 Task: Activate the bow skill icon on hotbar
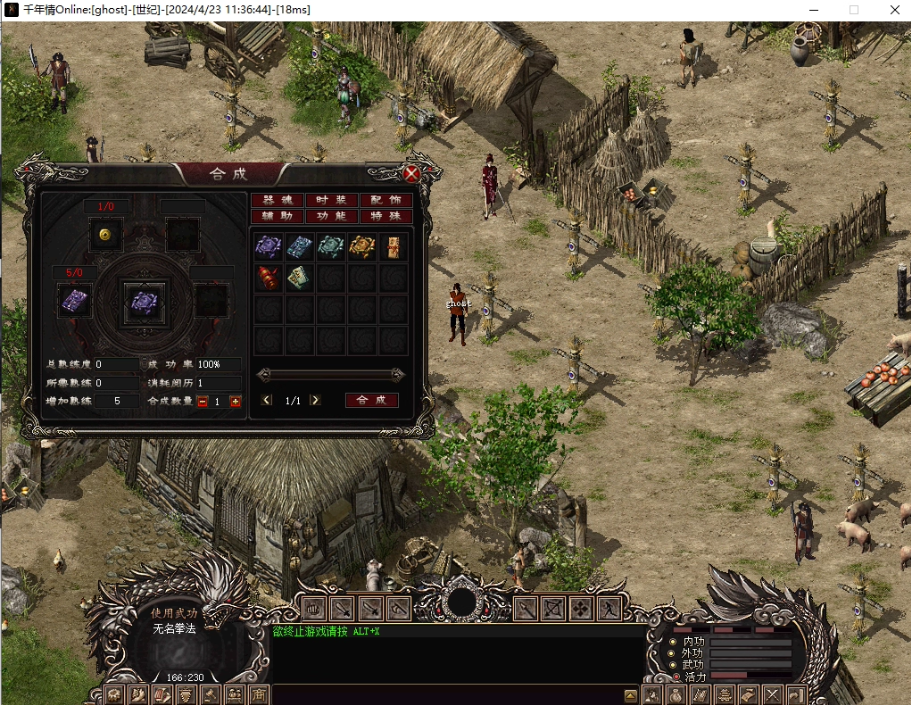pyautogui.click(x=553, y=608)
